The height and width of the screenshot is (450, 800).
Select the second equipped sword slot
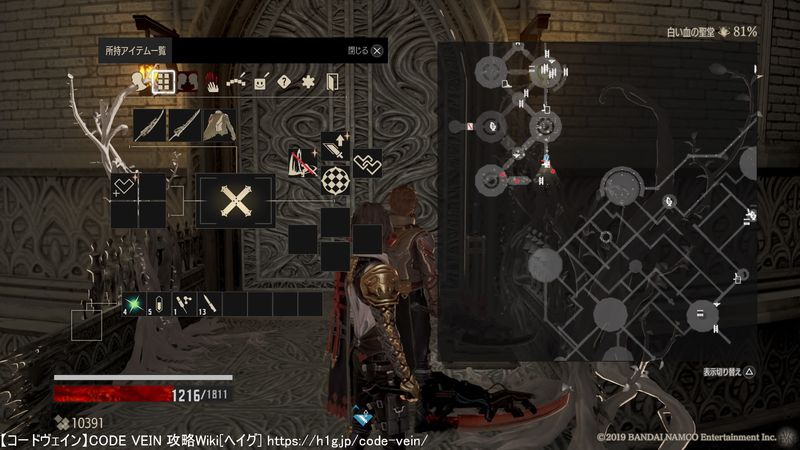click(184, 125)
